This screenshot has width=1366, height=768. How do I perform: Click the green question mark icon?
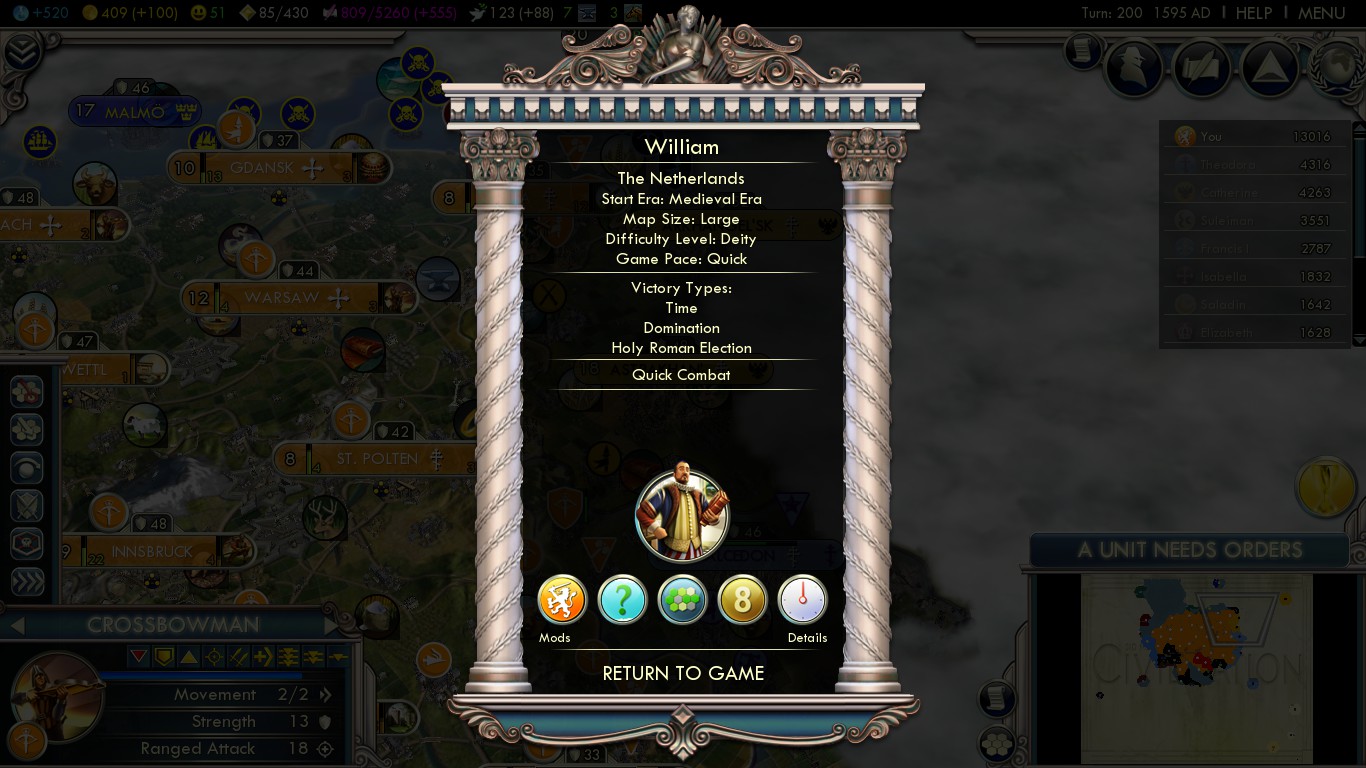tap(622, 600)
